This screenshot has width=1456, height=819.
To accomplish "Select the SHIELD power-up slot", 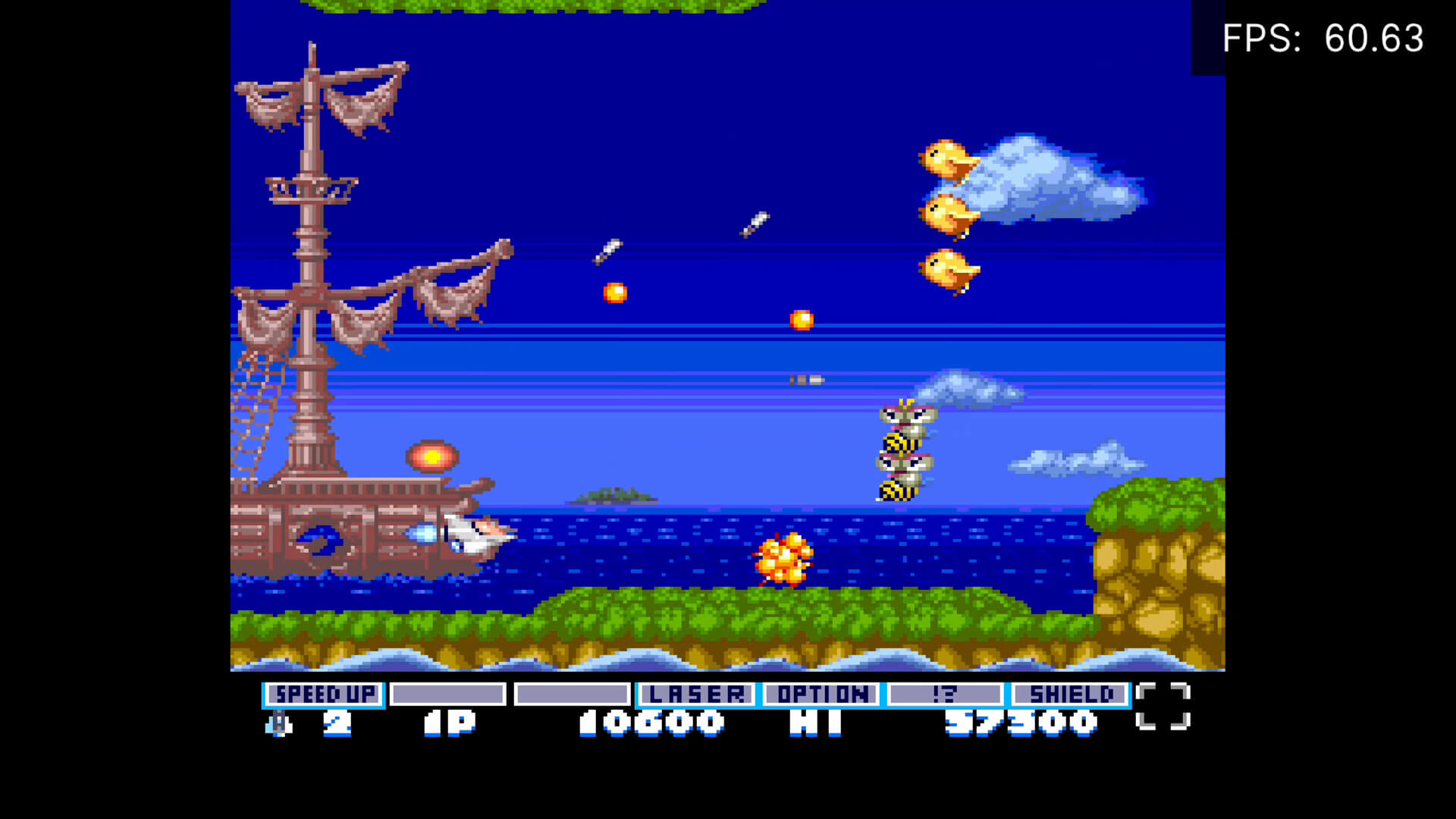I will [1070, 694].
